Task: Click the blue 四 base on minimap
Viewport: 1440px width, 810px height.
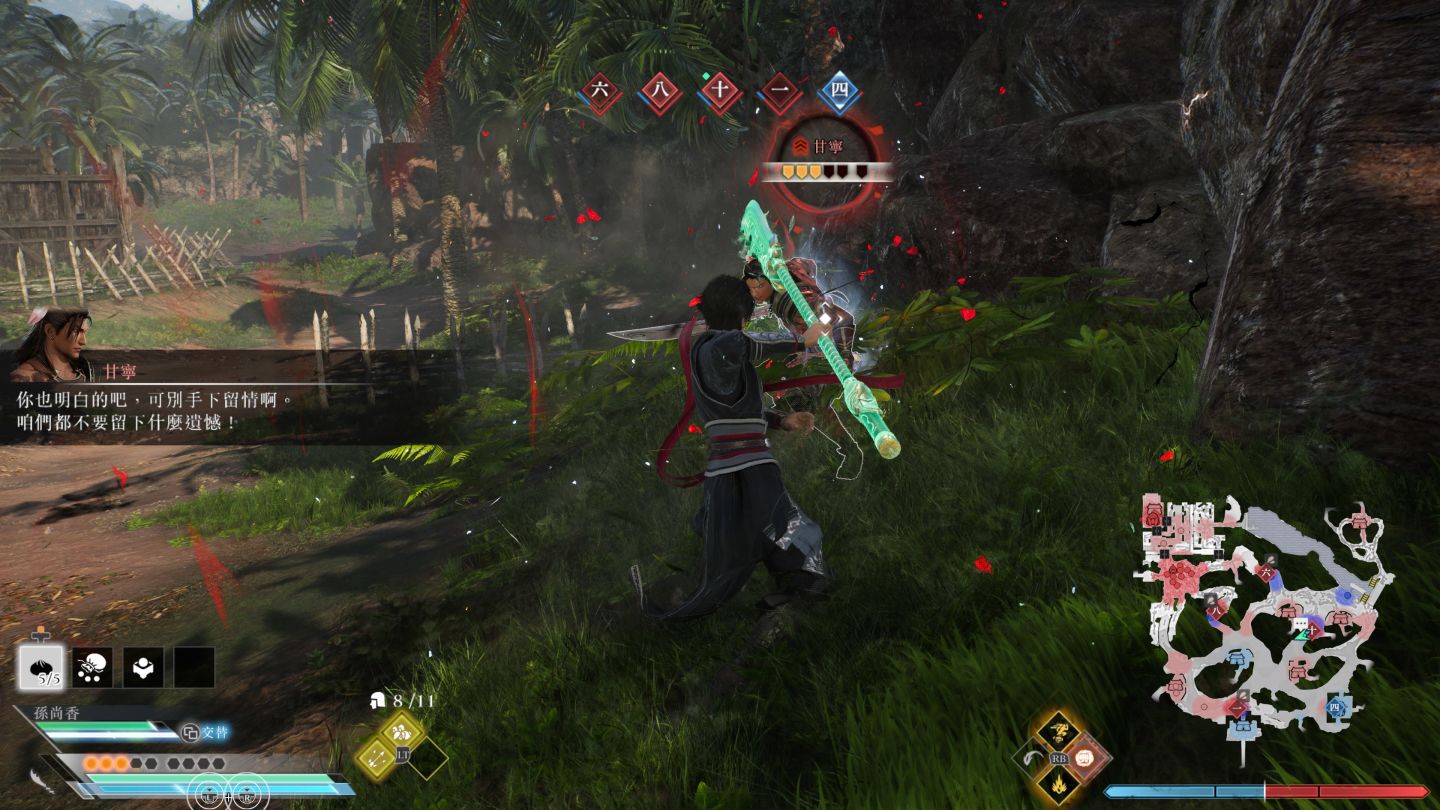Action: coord(1337,709)
